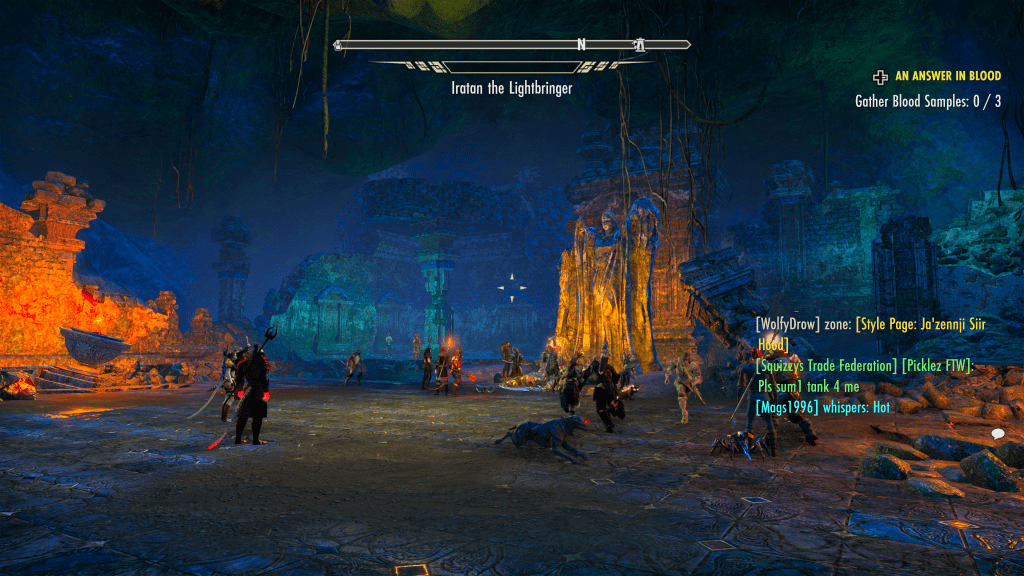Image resolution: width=1024 pixels, height=576 pixels.
Task: Click the Squizzys Trade Federation guild channel tag
Action: (826, 366)
